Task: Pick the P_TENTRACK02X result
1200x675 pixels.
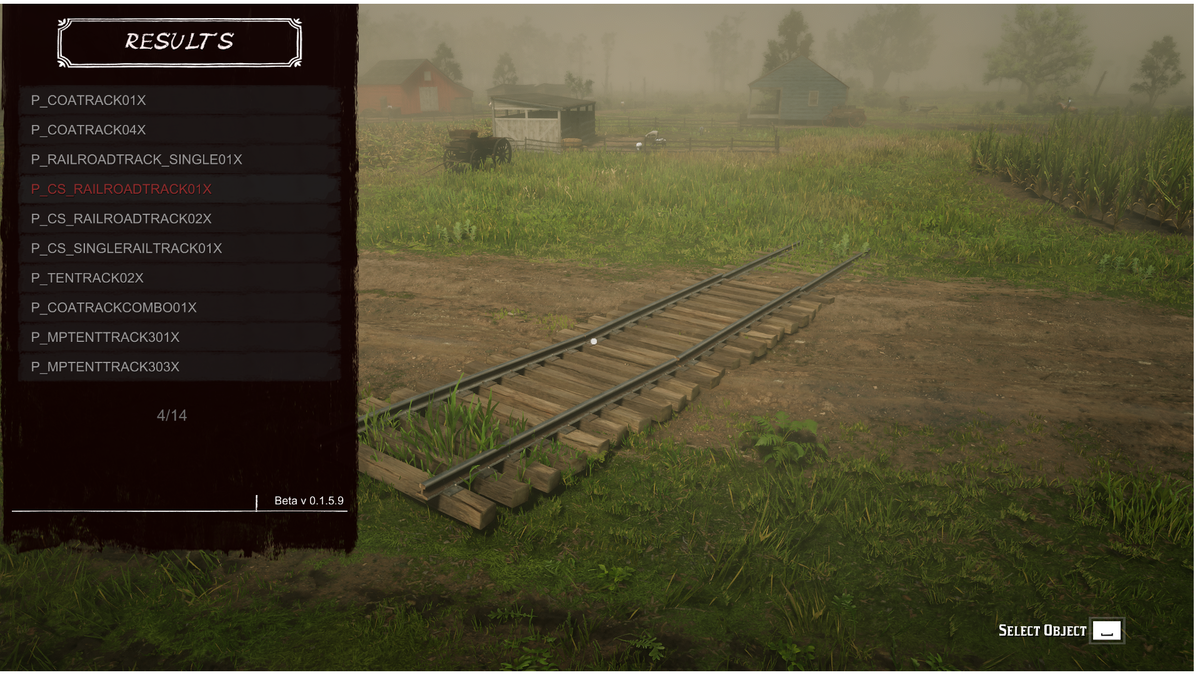Action: tap(180, 278)
